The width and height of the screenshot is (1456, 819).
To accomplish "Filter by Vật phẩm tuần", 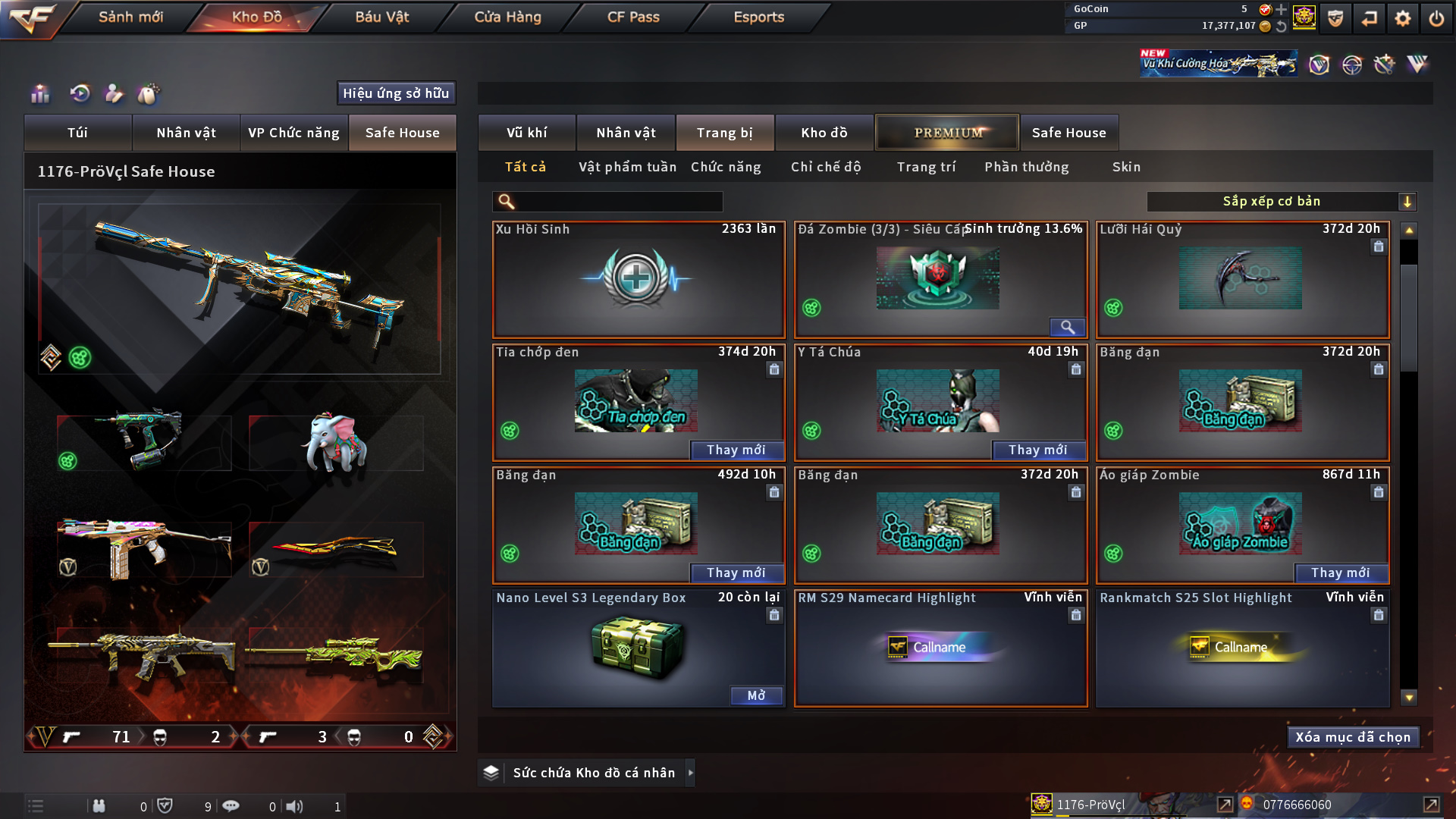I will 627,167.
